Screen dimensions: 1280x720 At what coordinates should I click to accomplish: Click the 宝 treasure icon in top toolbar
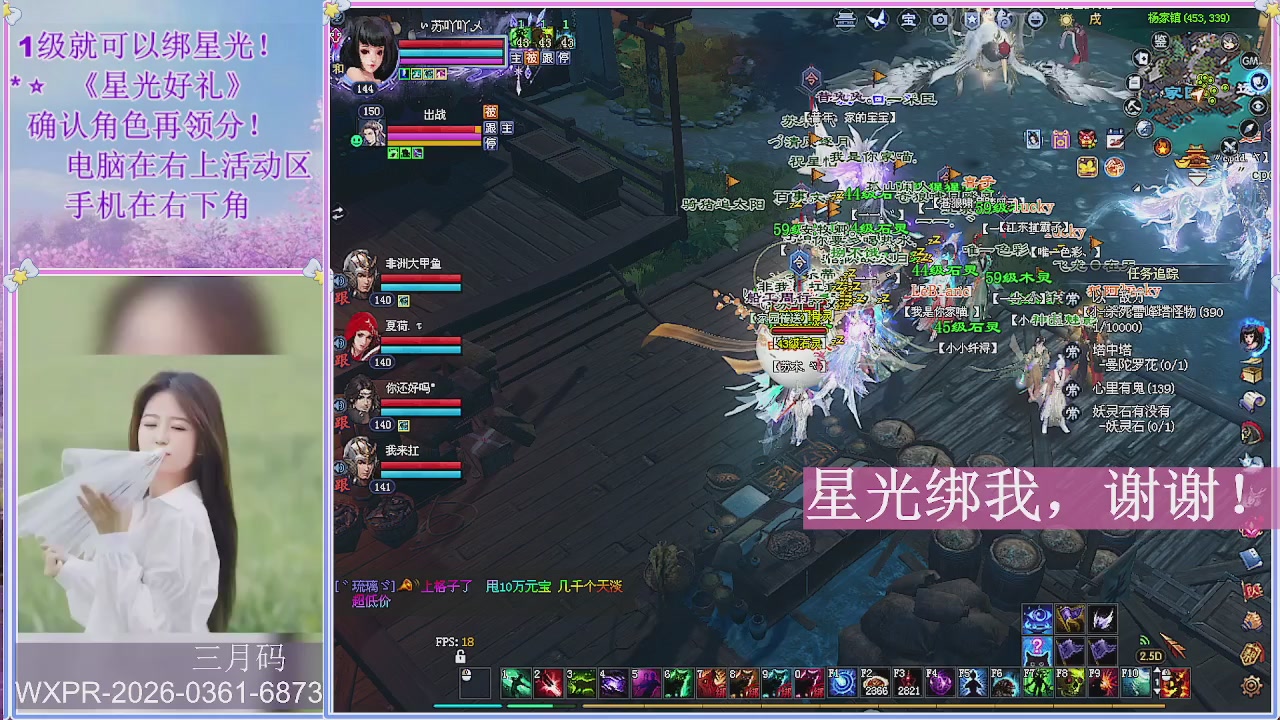tap(909, 19)
